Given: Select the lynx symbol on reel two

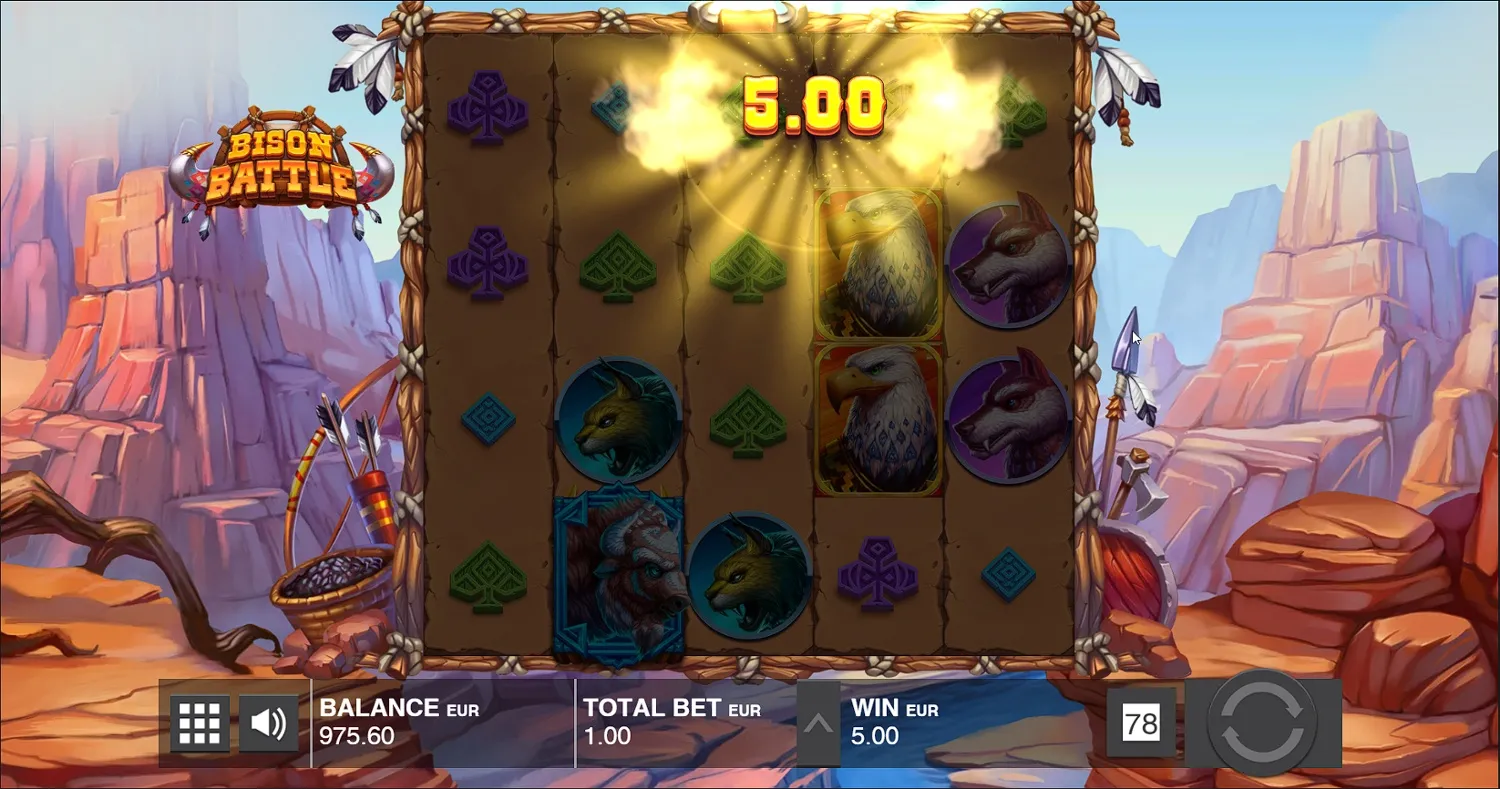Looking at the screenshot, I should tap(622, 420).
